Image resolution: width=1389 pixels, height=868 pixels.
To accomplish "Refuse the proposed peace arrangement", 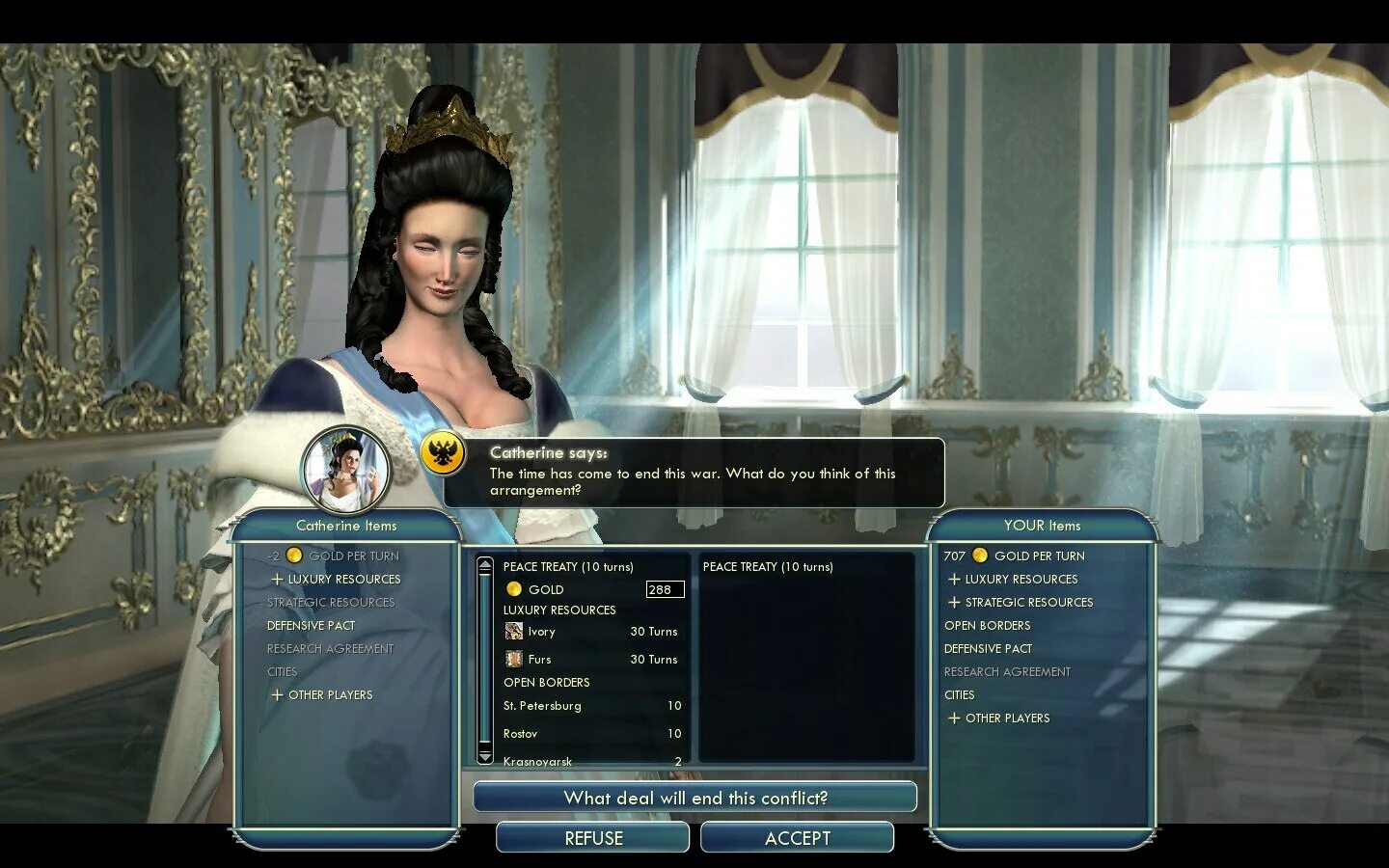I will pyautogui.click(x=593, y=838).
